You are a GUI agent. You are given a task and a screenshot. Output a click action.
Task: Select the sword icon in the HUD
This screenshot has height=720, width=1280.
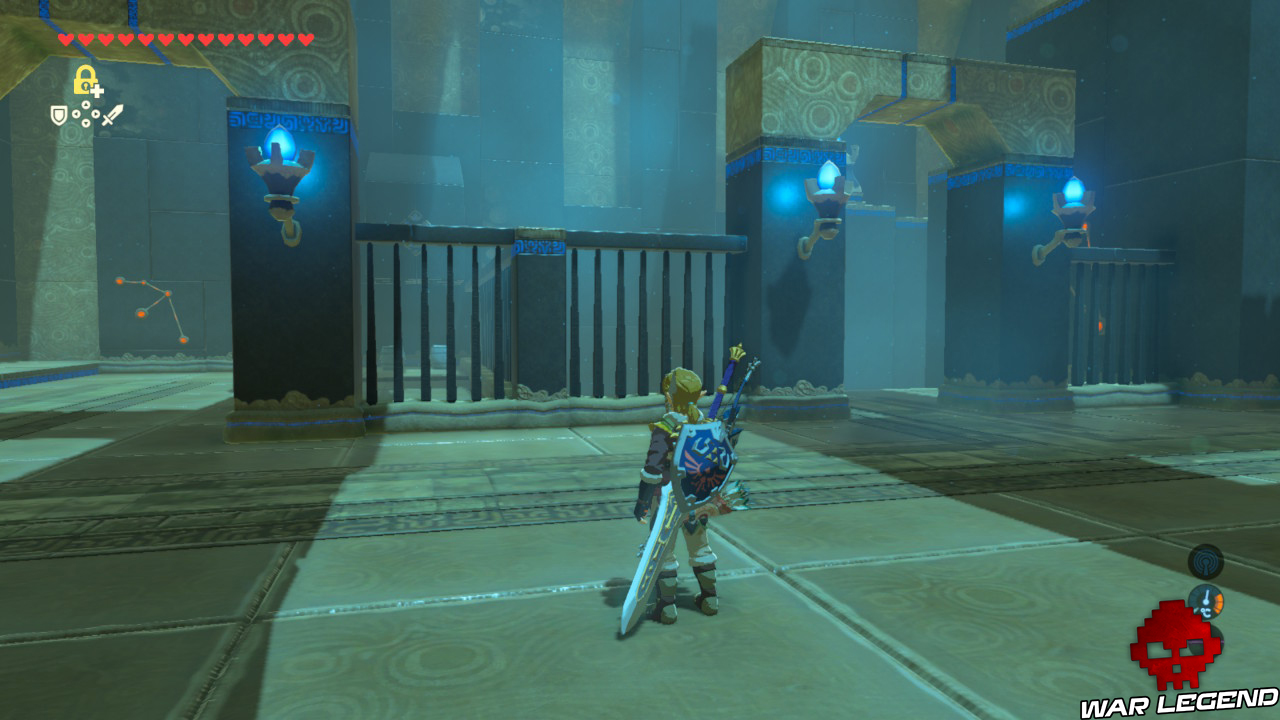coord(114,116)
